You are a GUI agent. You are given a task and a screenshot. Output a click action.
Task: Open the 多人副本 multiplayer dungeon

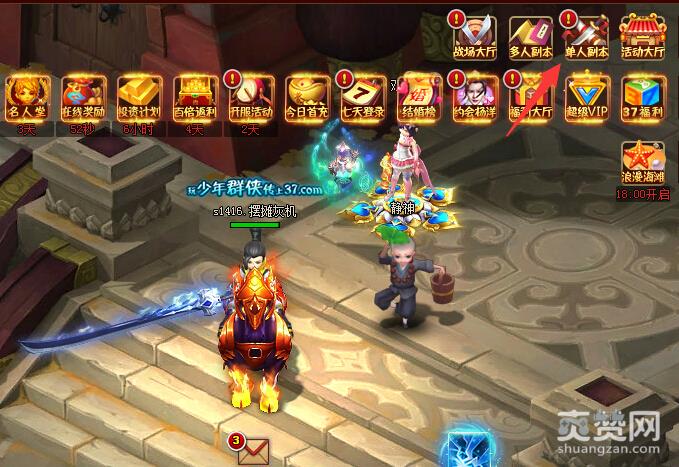(x=530, y=36)
